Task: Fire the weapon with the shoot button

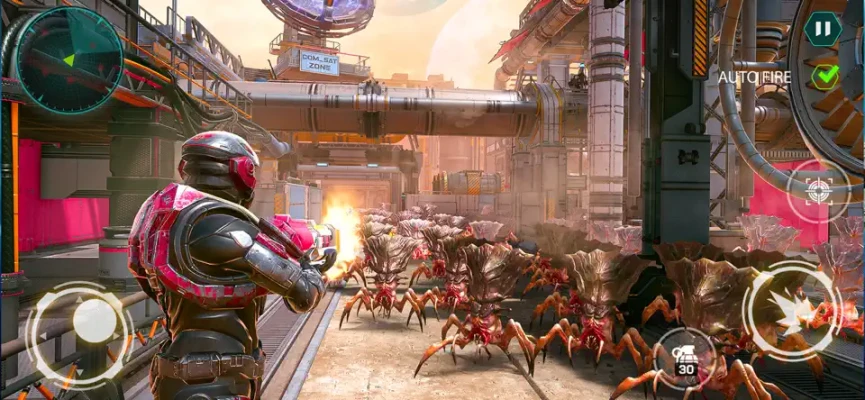Action: tap(792, 311)
